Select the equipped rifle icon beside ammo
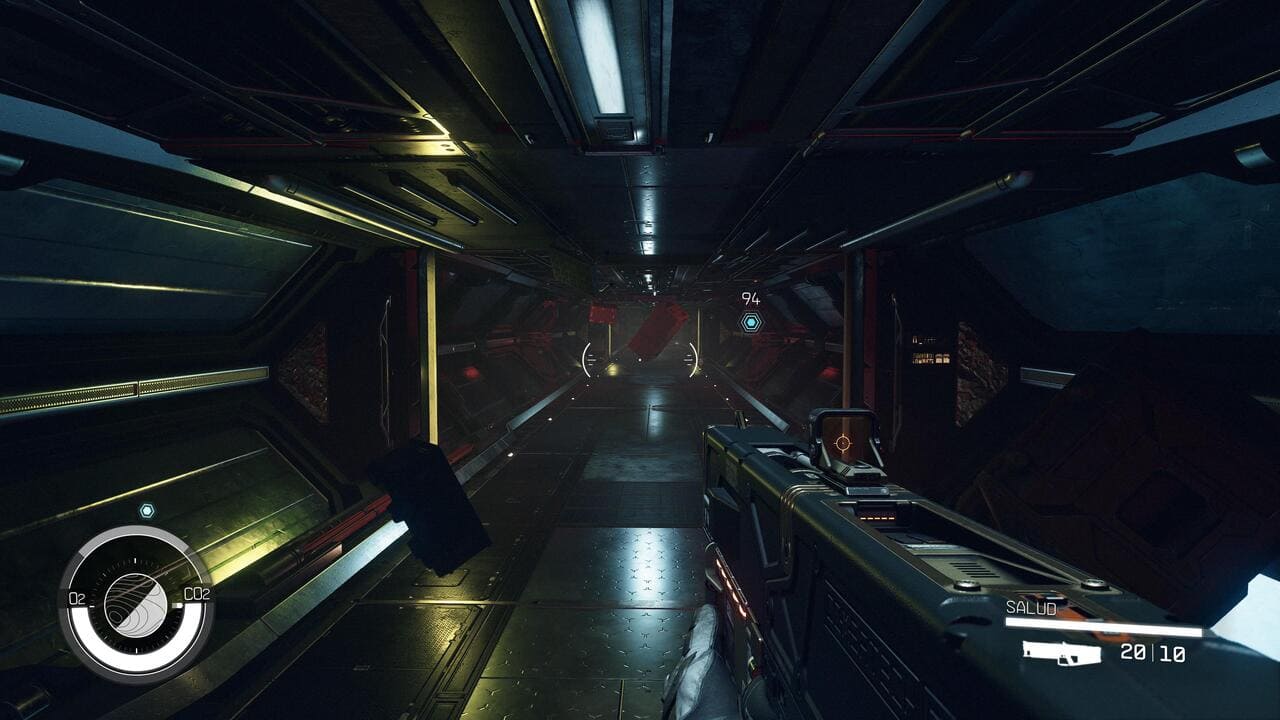Viewport: 1280px width, 720px height. tap(1061, 653)
